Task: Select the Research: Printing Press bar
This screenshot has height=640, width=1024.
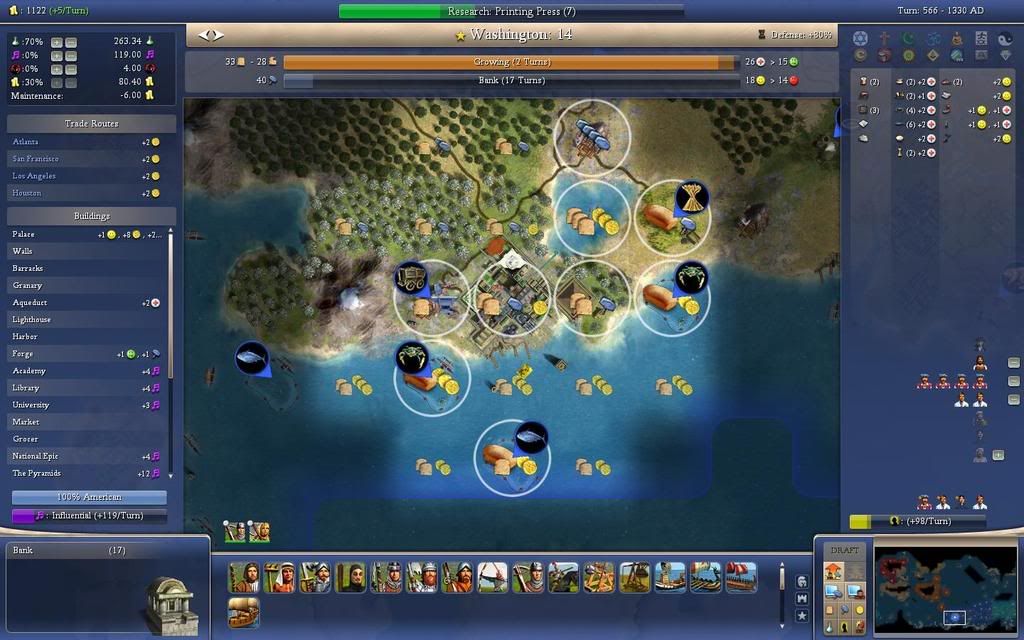Action: click(511, 11)
